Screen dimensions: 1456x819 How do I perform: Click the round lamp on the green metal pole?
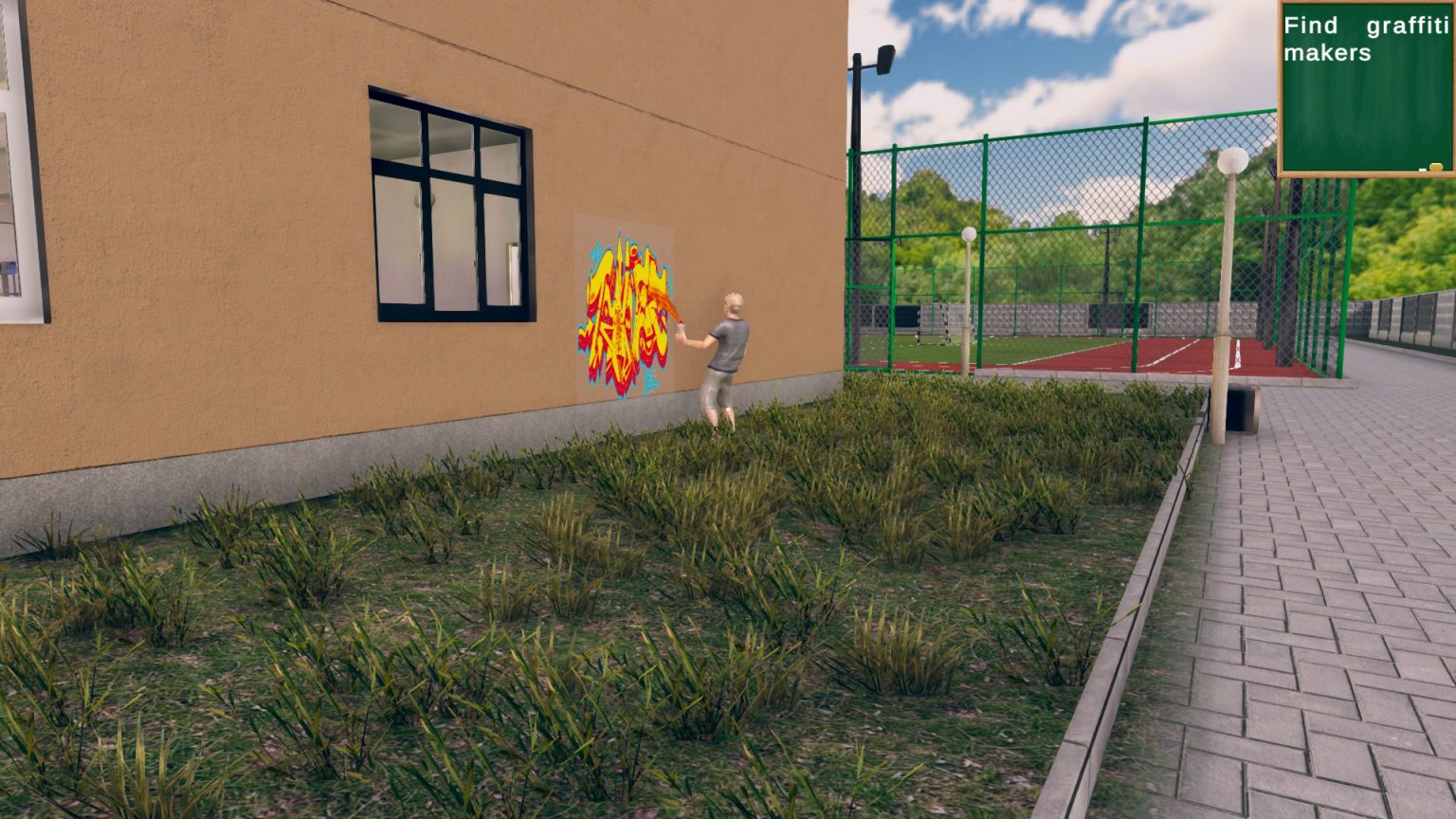(969, 234)
